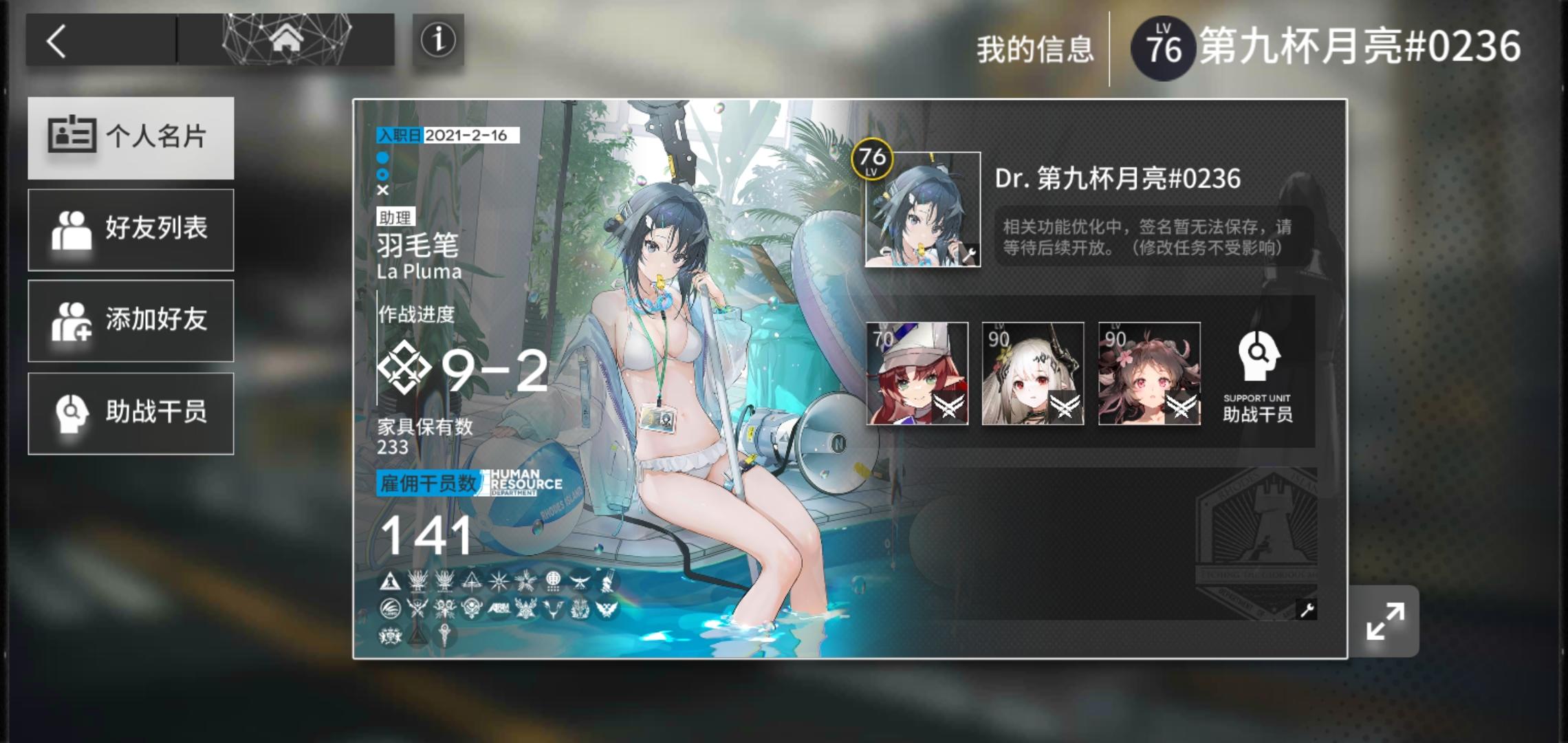This screenshot has width=1568, height=743.
Task: Select the 个人名片 profile card tab
Action: point(131,137)
